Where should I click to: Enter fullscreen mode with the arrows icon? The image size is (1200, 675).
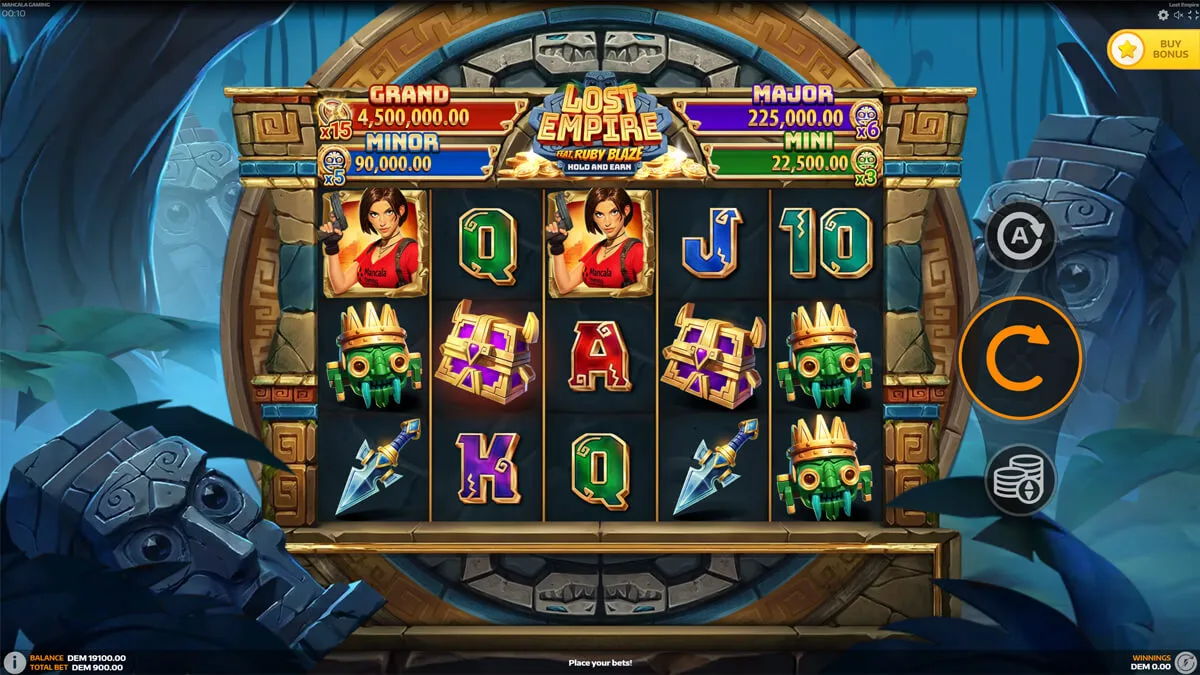1191,15
